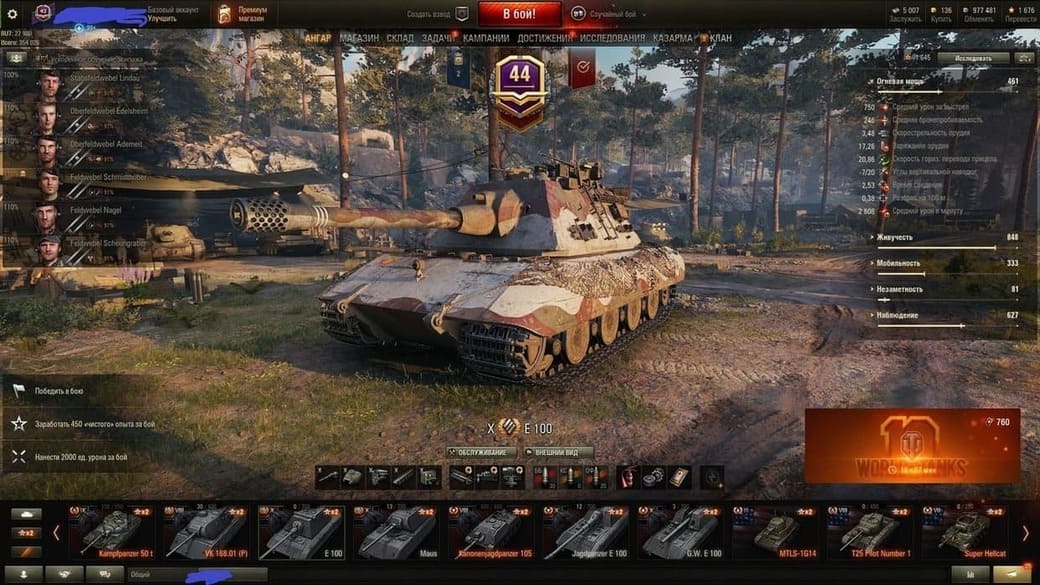Switch to the МАГАЗИН tab
Screen dimensions: 1040x585
(x=359, y=38)
